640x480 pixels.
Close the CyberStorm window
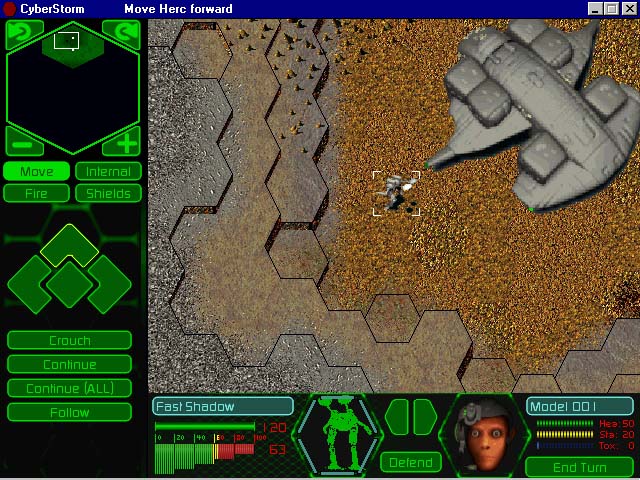629,9
